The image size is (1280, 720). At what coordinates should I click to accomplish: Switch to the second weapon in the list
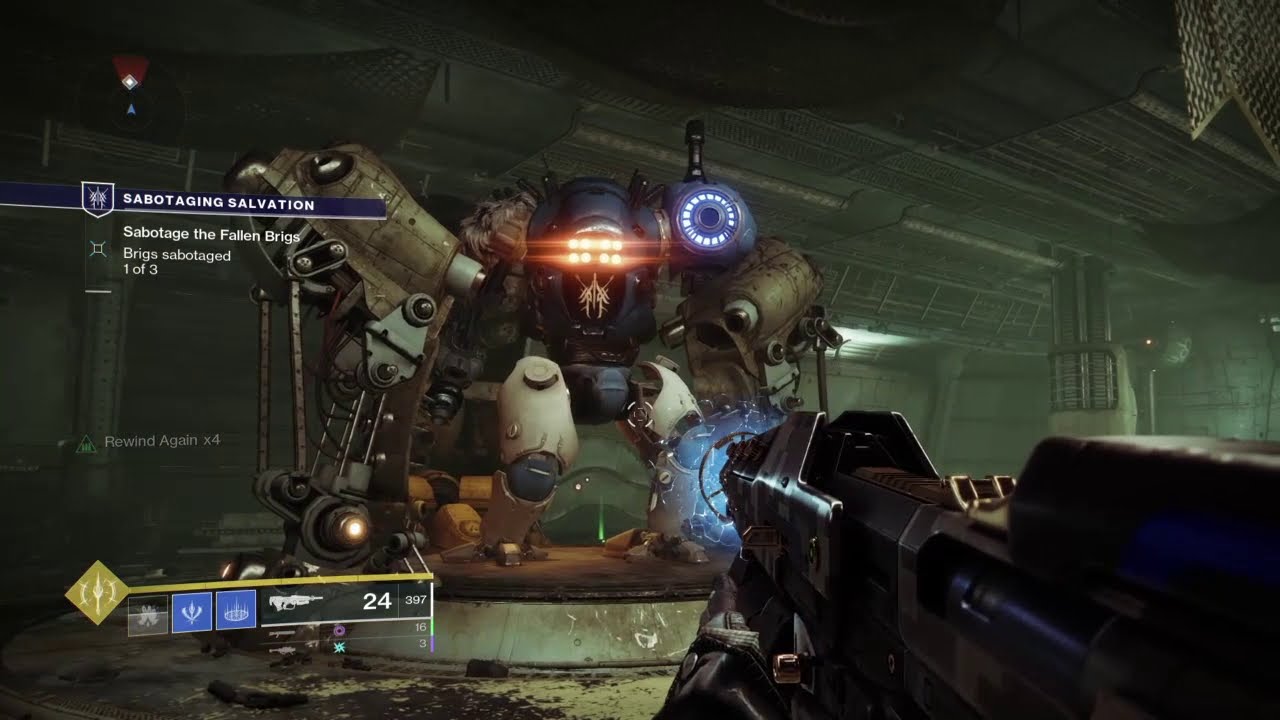[283, 633]
